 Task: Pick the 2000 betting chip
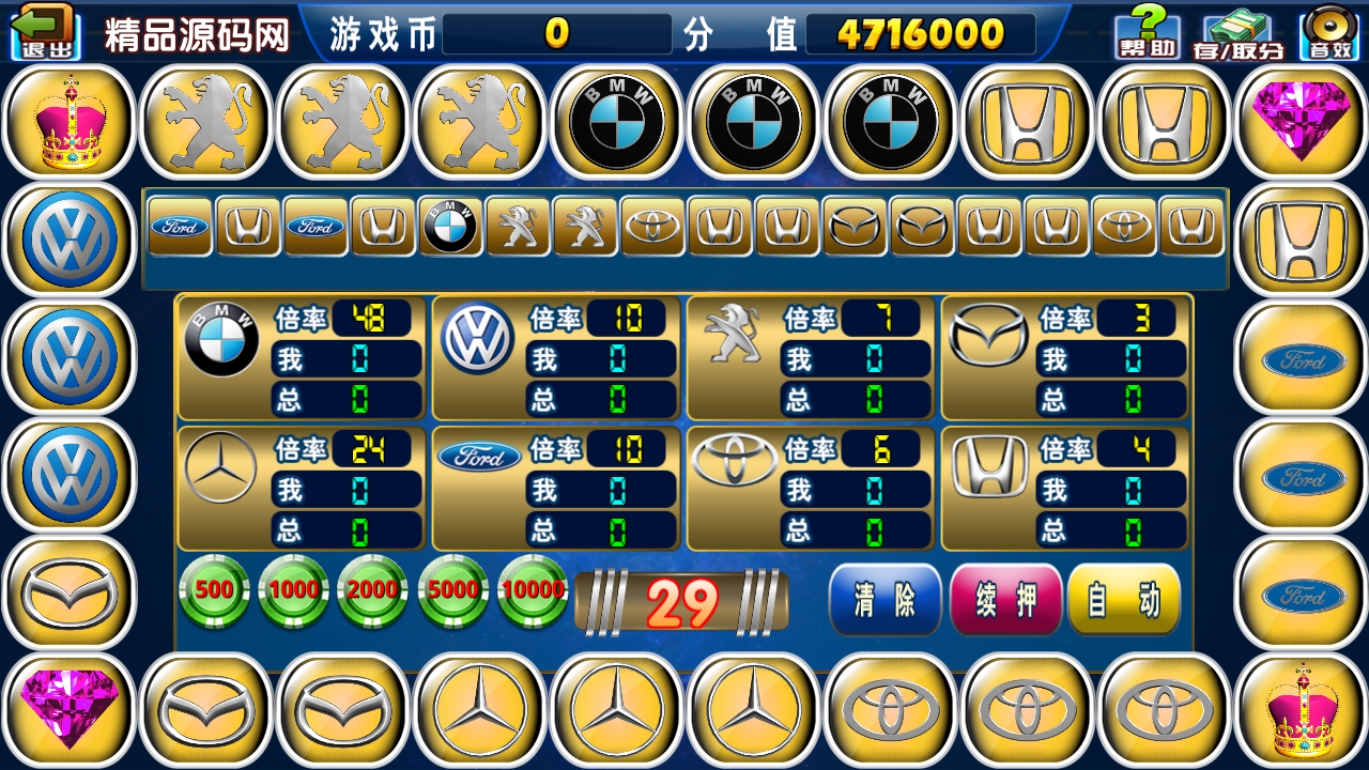pos(373,590)
